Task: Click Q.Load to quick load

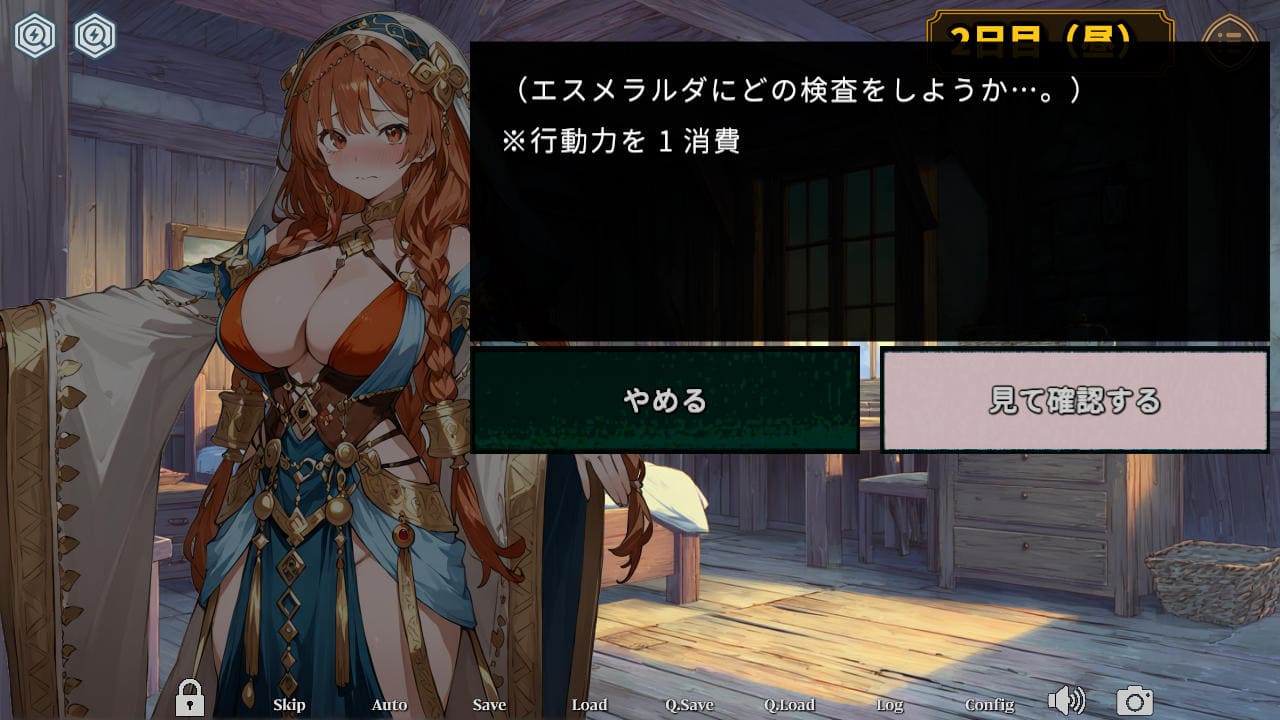Action: click(789, 705)
